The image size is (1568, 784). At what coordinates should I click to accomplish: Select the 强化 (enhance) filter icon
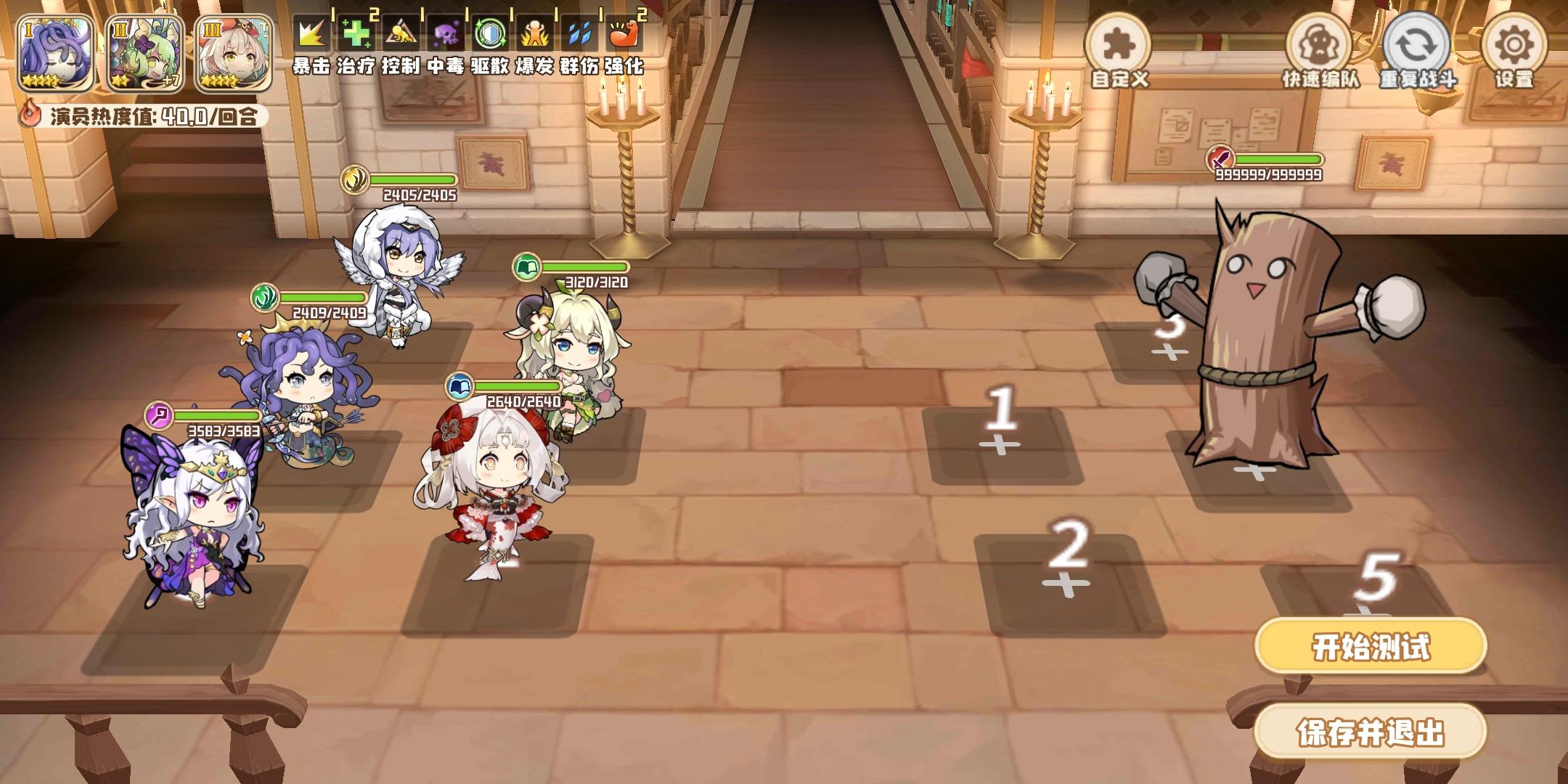pos(624,33)
